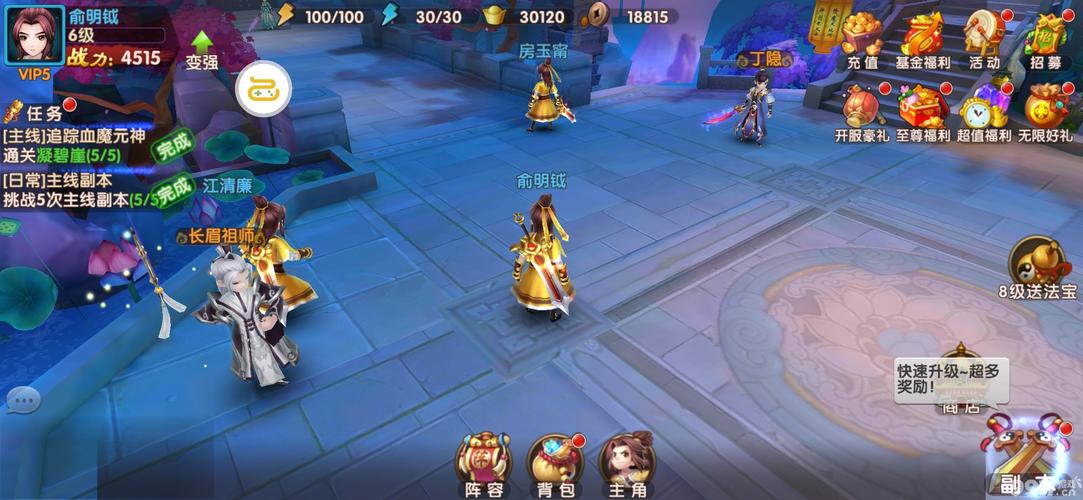
Task: Open the 主角 hero character screen
Action: pos(627,462)
